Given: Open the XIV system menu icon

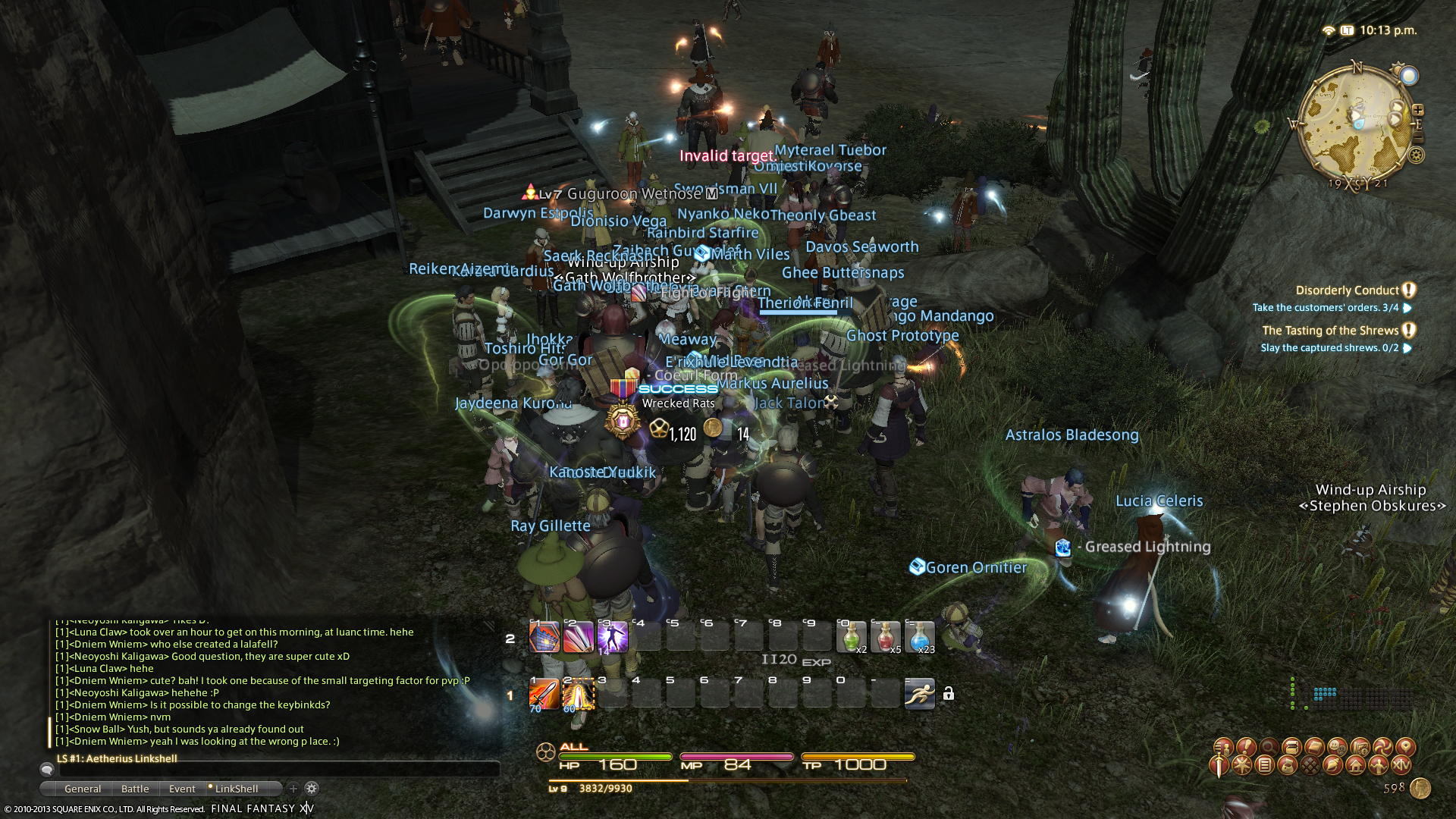Looking at the screenshot, I should click(1401, 765).
